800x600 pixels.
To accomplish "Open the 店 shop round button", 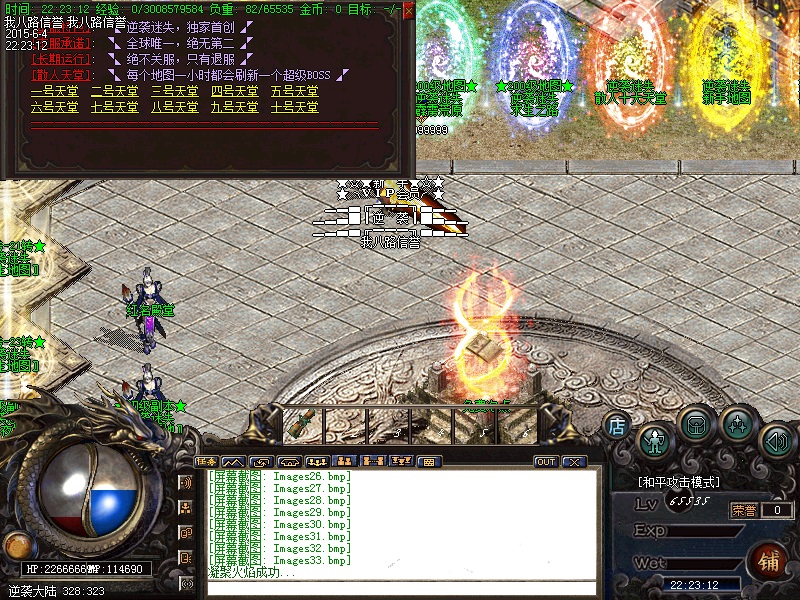I will coord(617,427).
